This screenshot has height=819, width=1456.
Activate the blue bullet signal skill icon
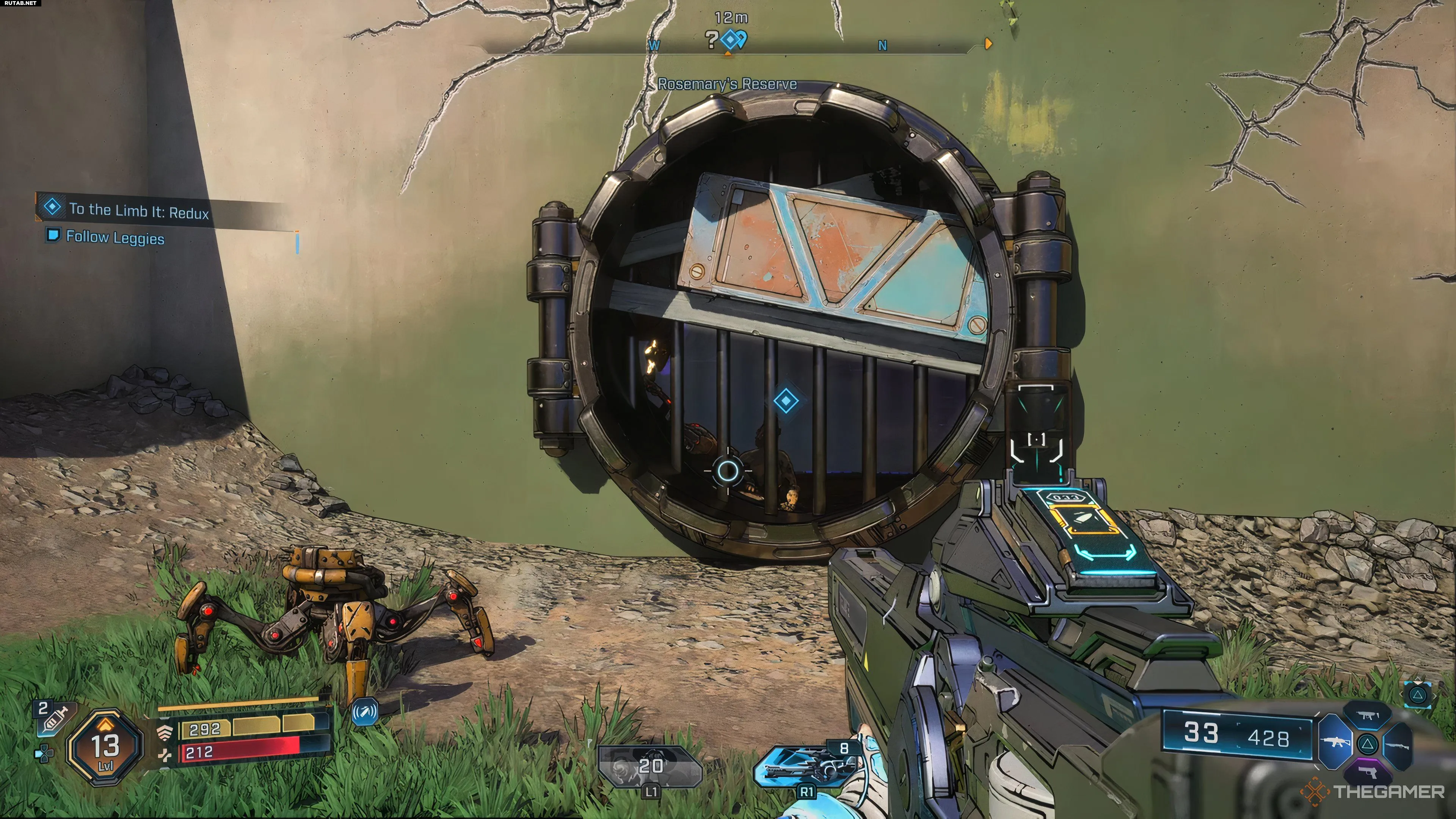tap(364, 712)
